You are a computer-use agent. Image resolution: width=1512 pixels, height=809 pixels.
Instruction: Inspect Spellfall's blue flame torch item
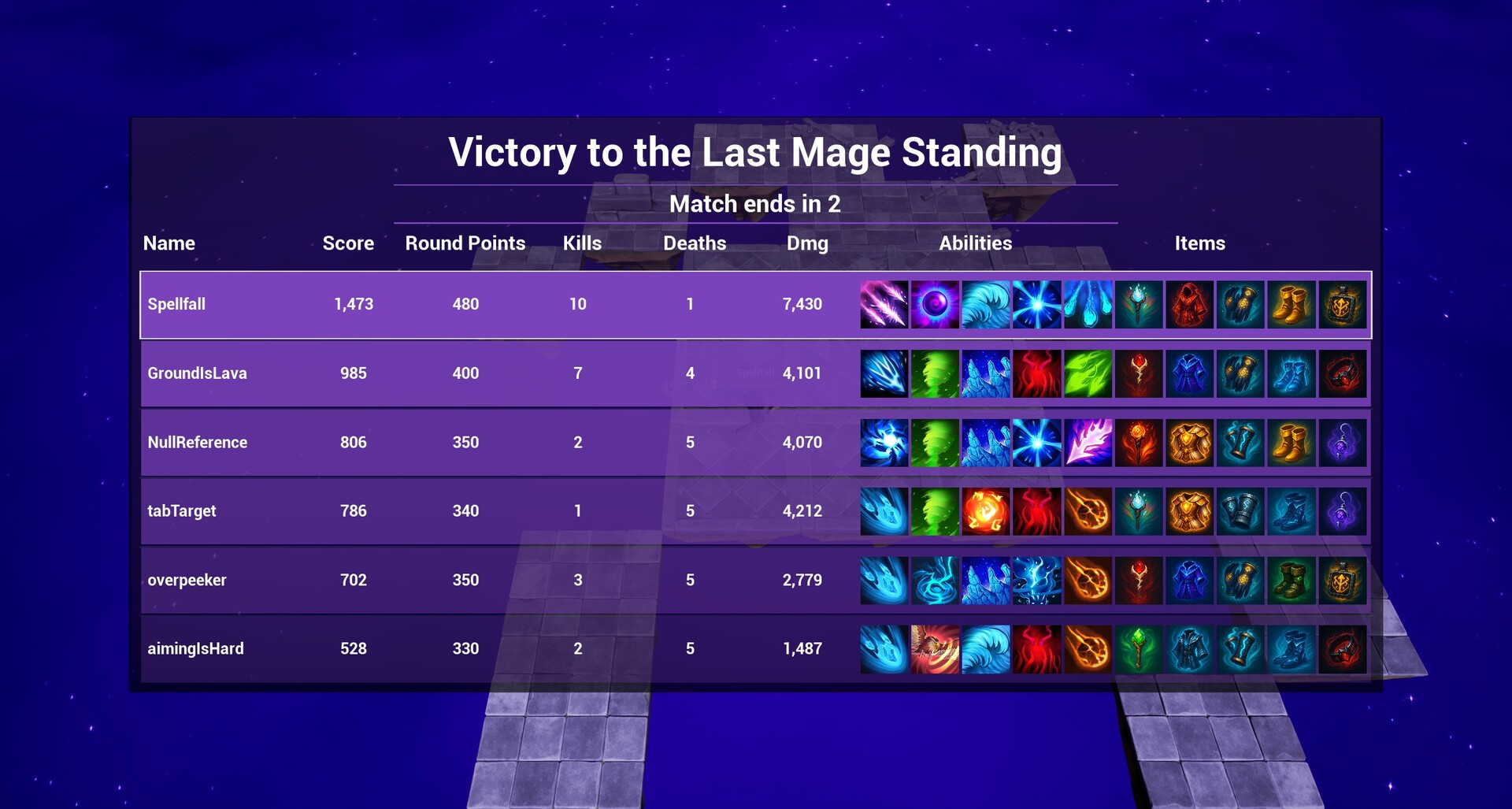point(1139,305)
